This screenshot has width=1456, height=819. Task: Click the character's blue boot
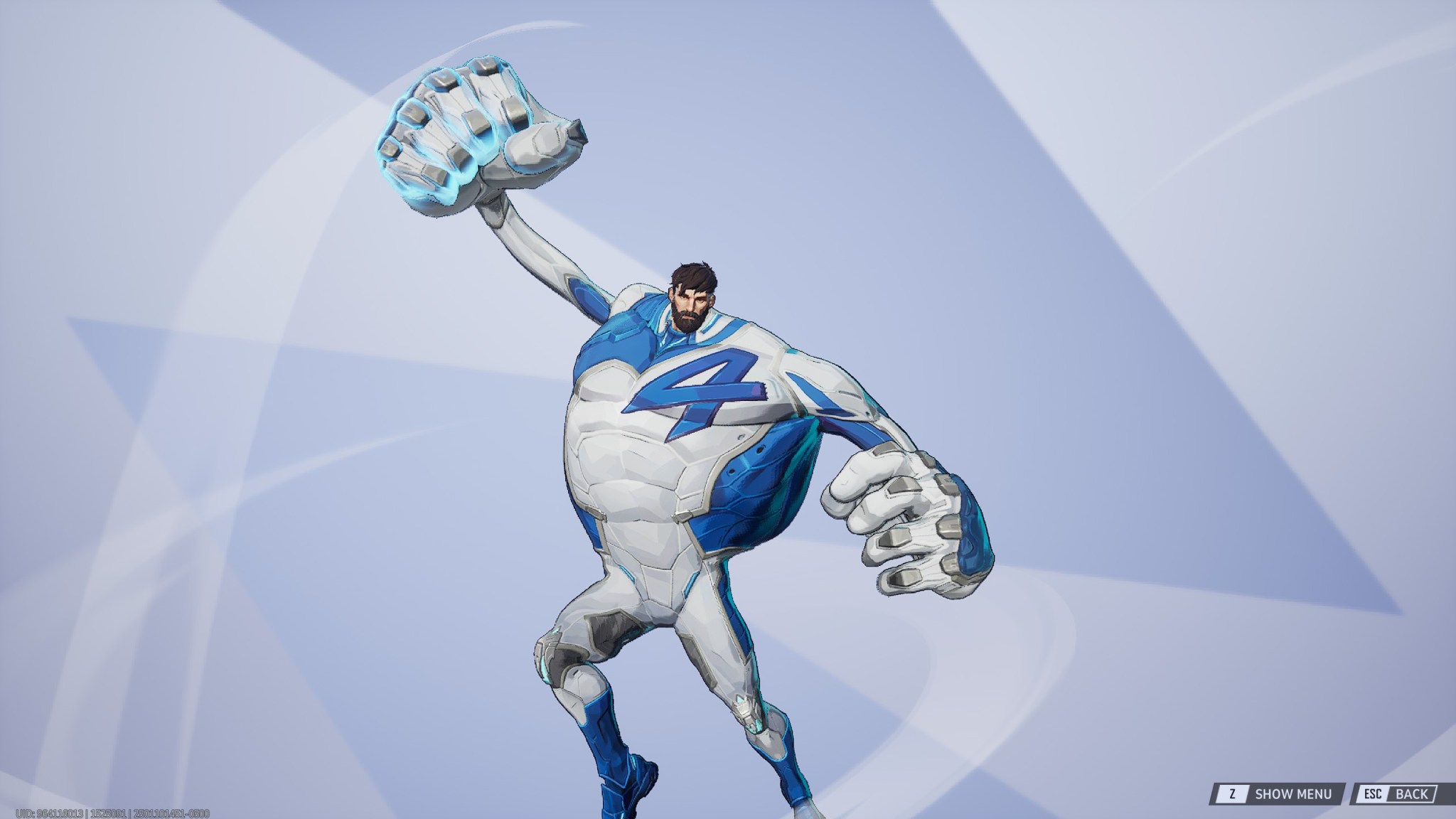tap(626, 775)
